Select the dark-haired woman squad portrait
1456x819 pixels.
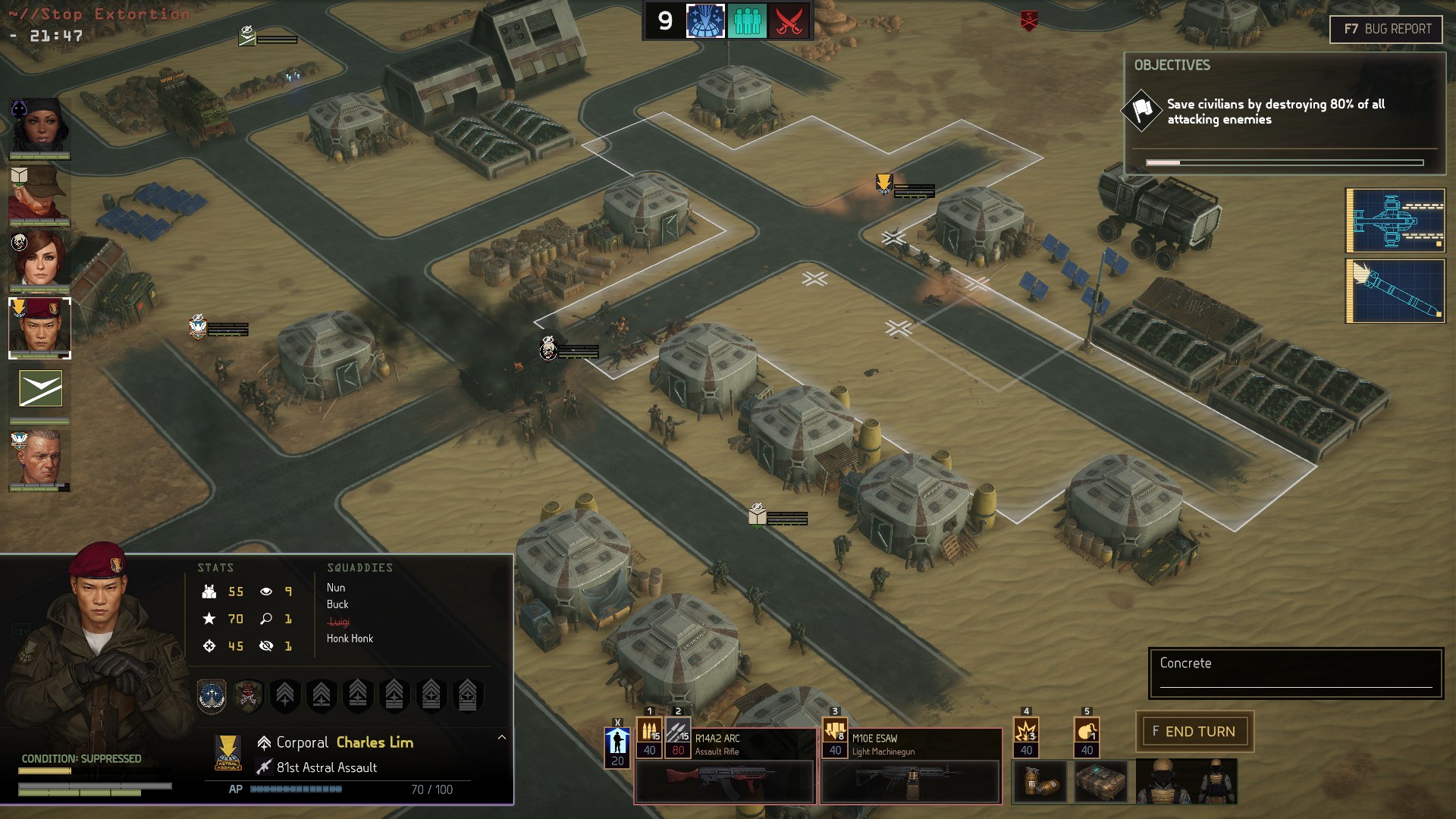tap(39, 127)
